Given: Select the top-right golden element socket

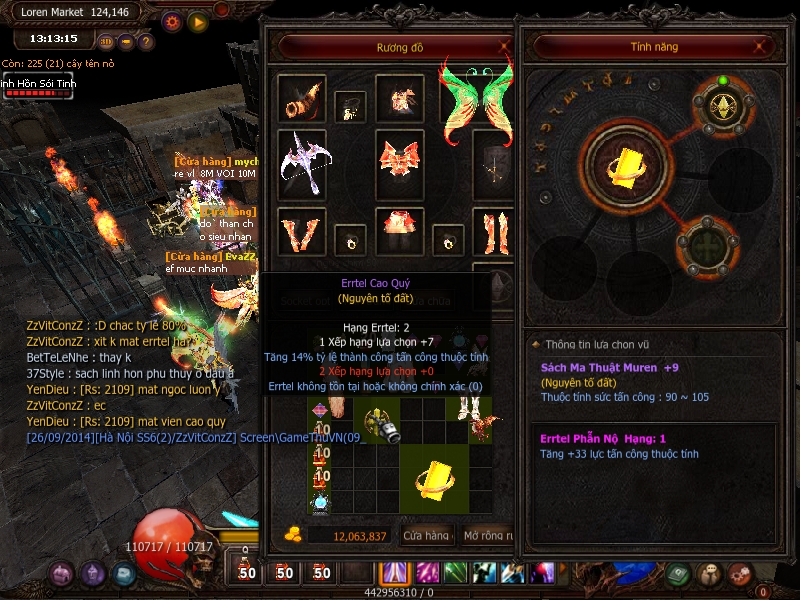Looking at the screenshot, I should [x=722, y=107].
